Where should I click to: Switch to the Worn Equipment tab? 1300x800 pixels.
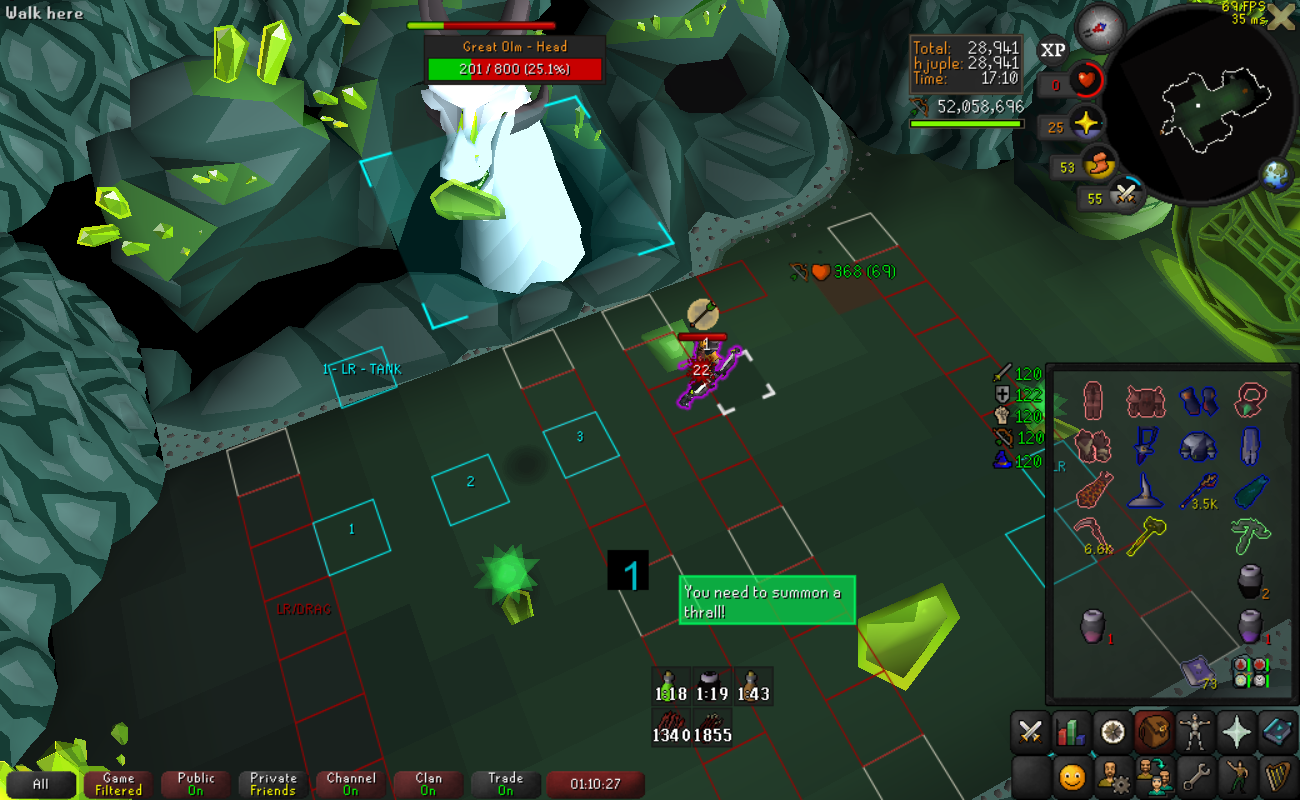(1194, 733)
